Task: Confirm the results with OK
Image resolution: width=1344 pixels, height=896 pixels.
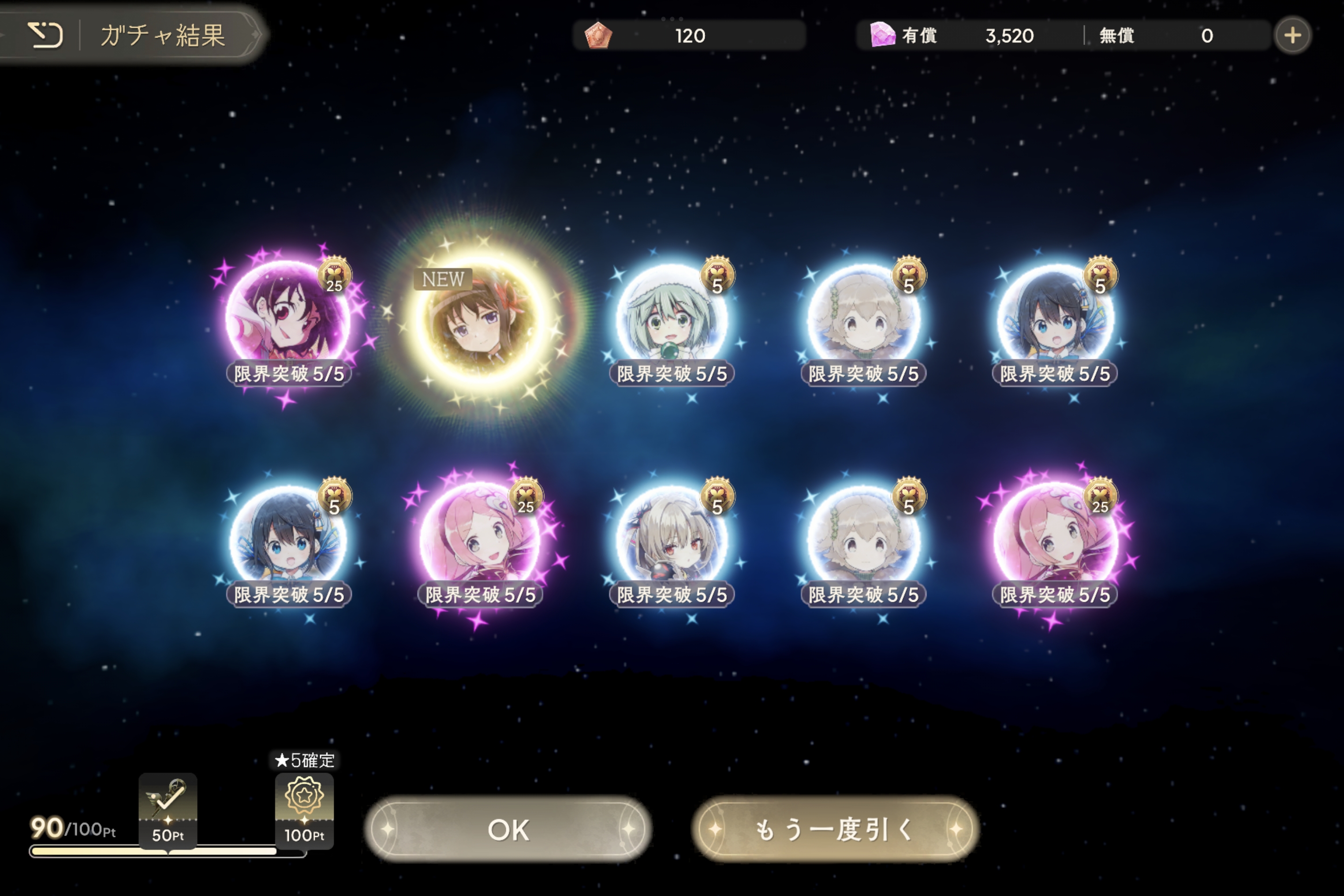Action: point(508,829)
